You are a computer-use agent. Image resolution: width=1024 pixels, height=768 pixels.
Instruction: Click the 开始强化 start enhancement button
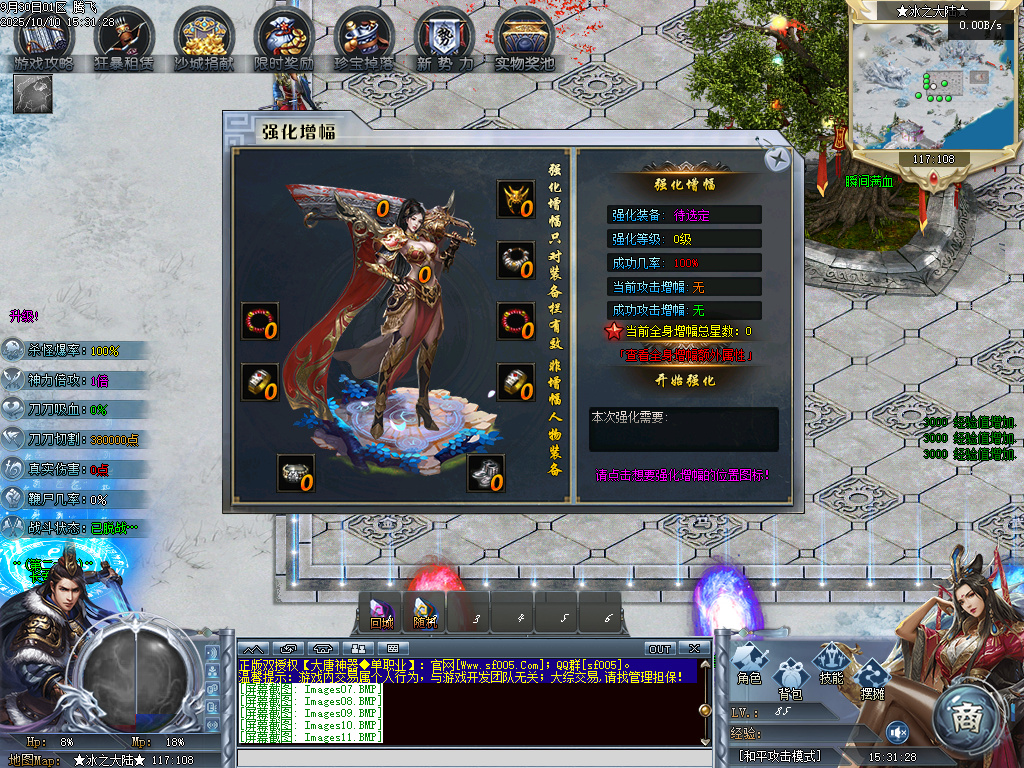[685, 381]
